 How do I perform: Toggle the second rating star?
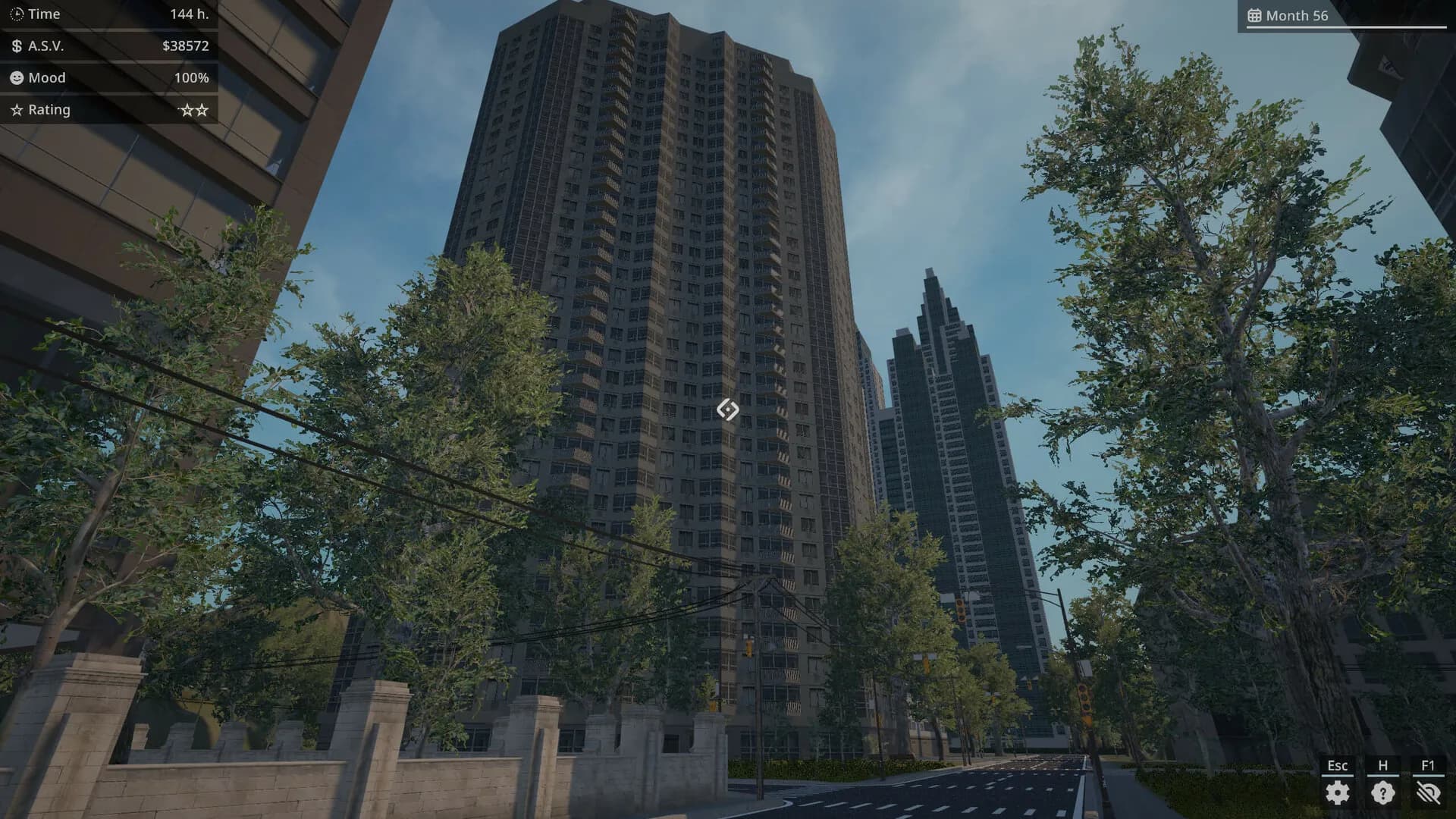(200, 109)
